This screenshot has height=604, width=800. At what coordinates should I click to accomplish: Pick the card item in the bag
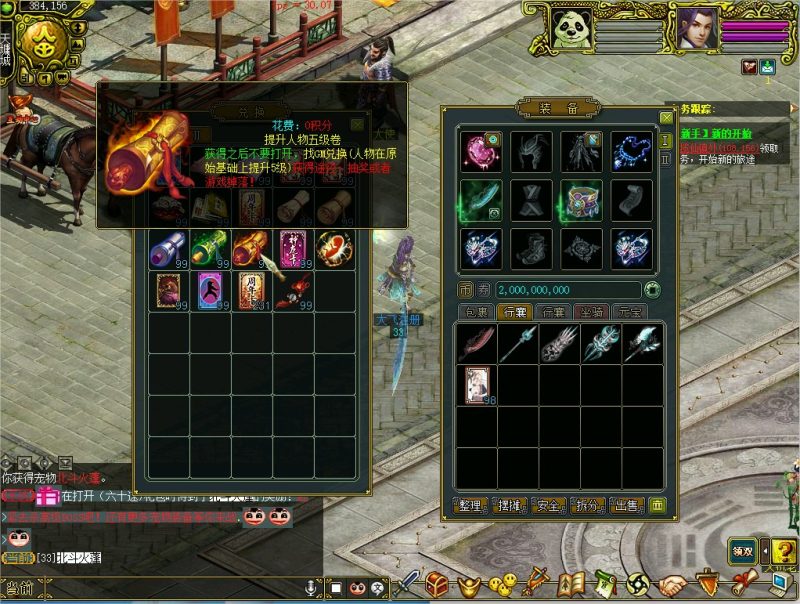coord(478,384)
